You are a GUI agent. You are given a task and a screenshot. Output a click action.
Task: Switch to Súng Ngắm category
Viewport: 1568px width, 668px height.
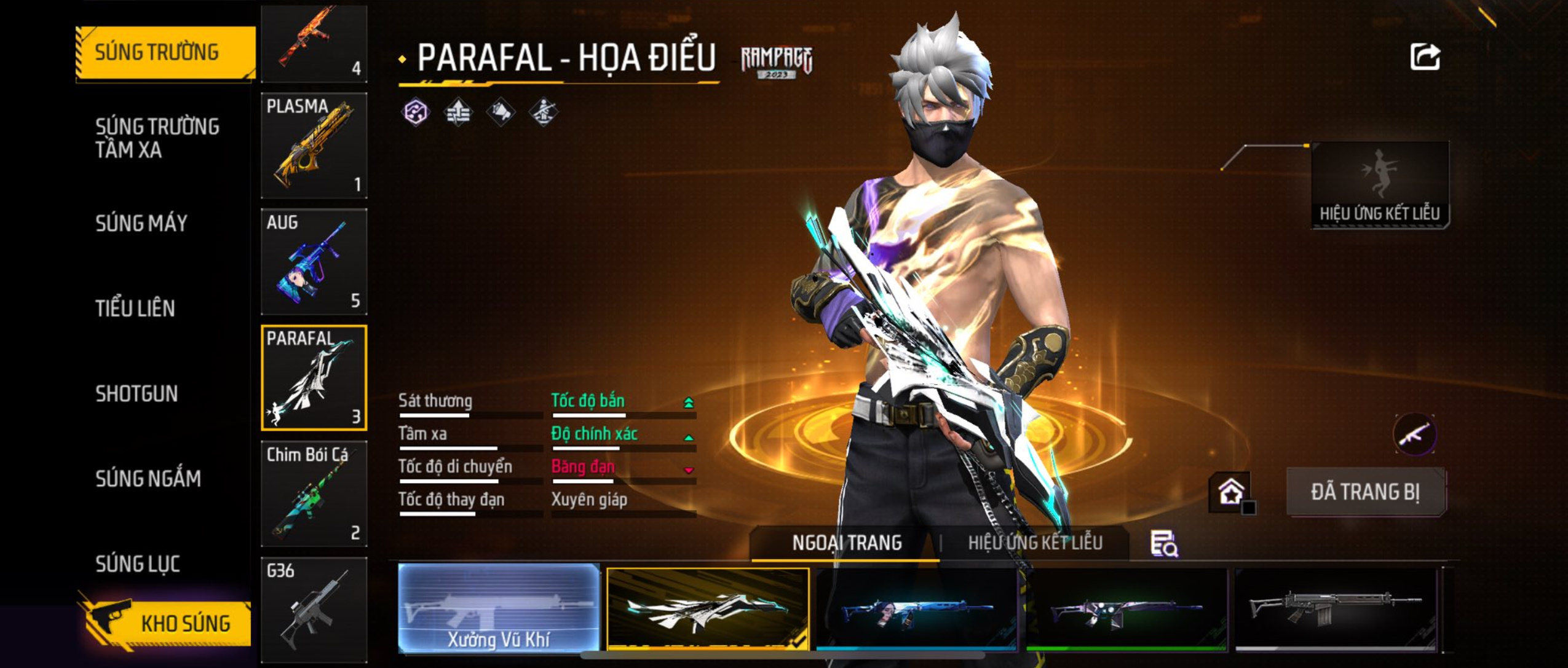[x=148, y=478]
